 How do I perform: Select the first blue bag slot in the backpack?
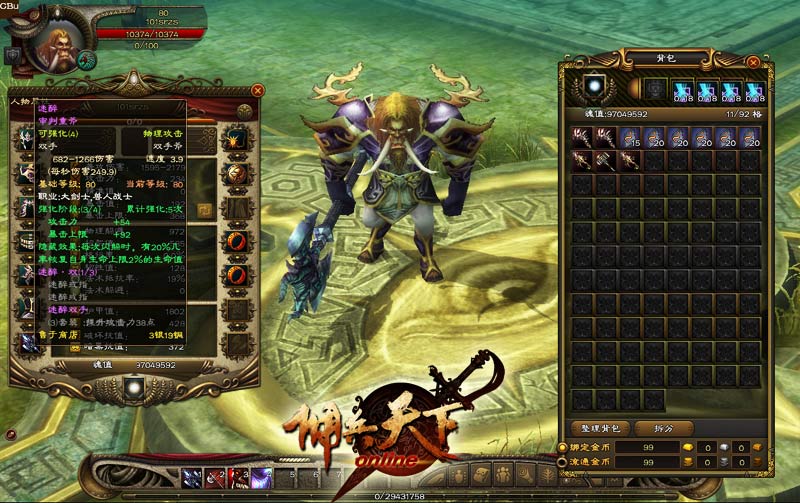tap(683, 90)
